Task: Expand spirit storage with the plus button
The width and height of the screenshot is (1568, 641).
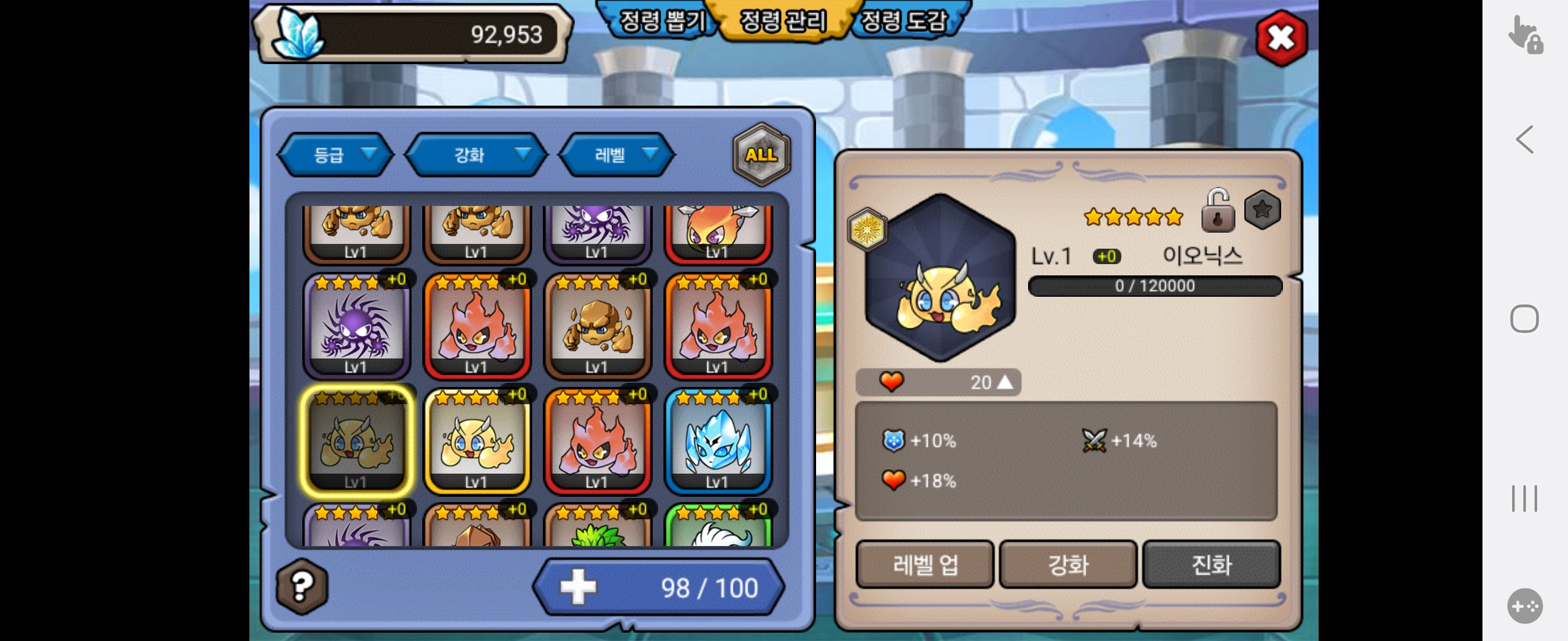Action: click(x=578, y=587)
